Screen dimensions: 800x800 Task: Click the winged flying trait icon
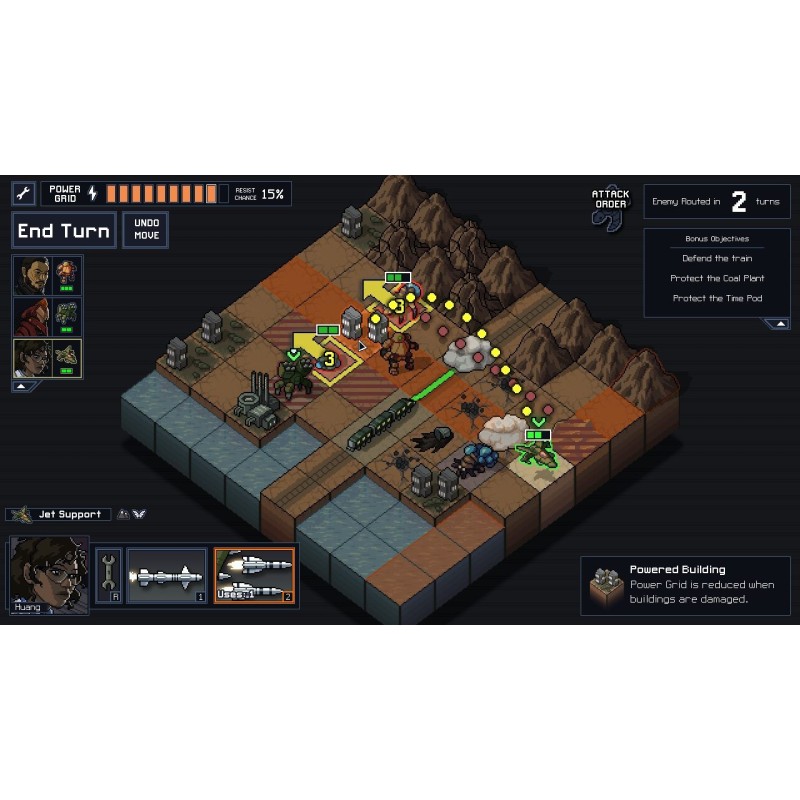139,515
